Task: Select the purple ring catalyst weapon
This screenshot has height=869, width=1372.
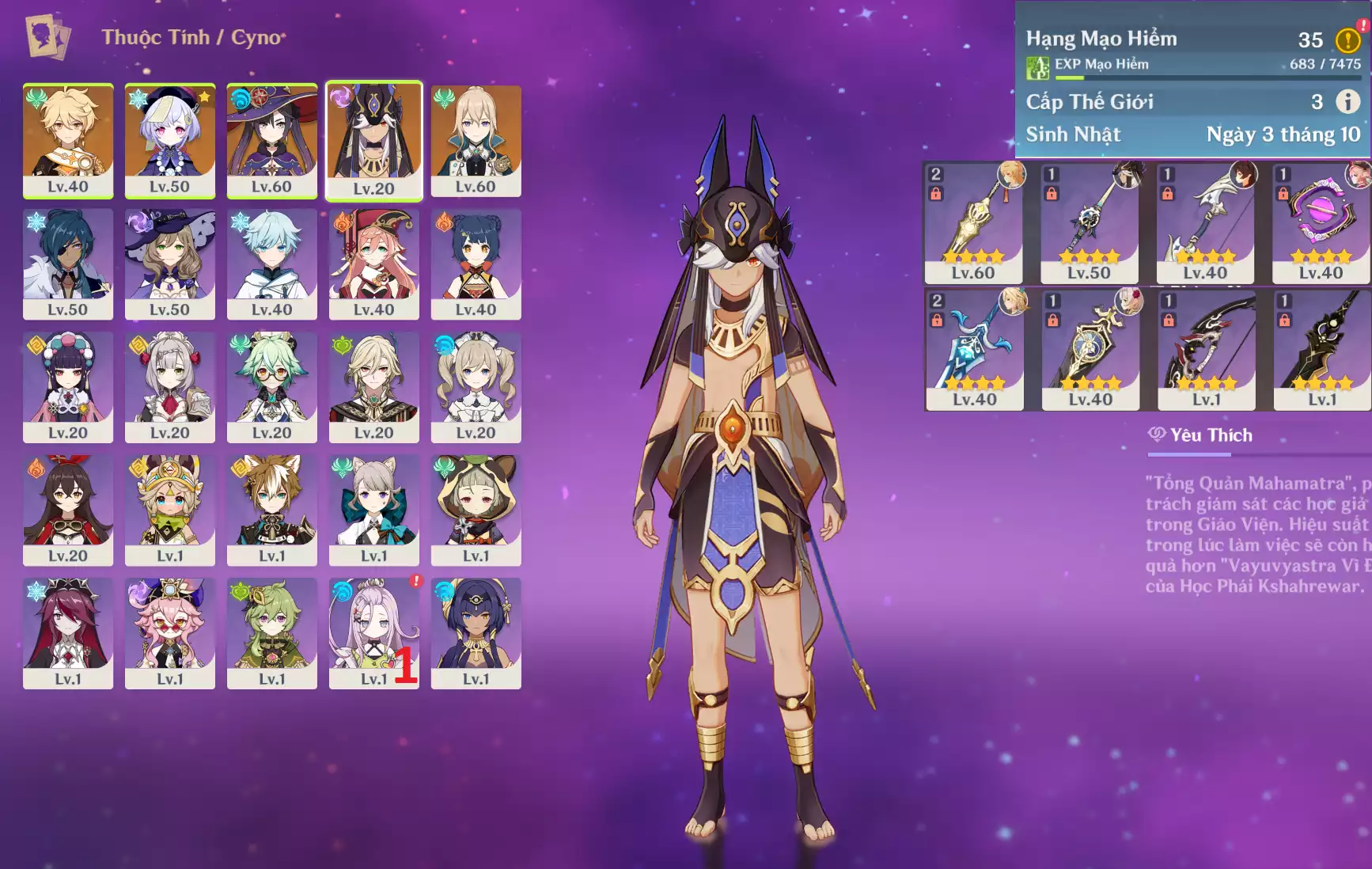Action: coord(1321,222)
